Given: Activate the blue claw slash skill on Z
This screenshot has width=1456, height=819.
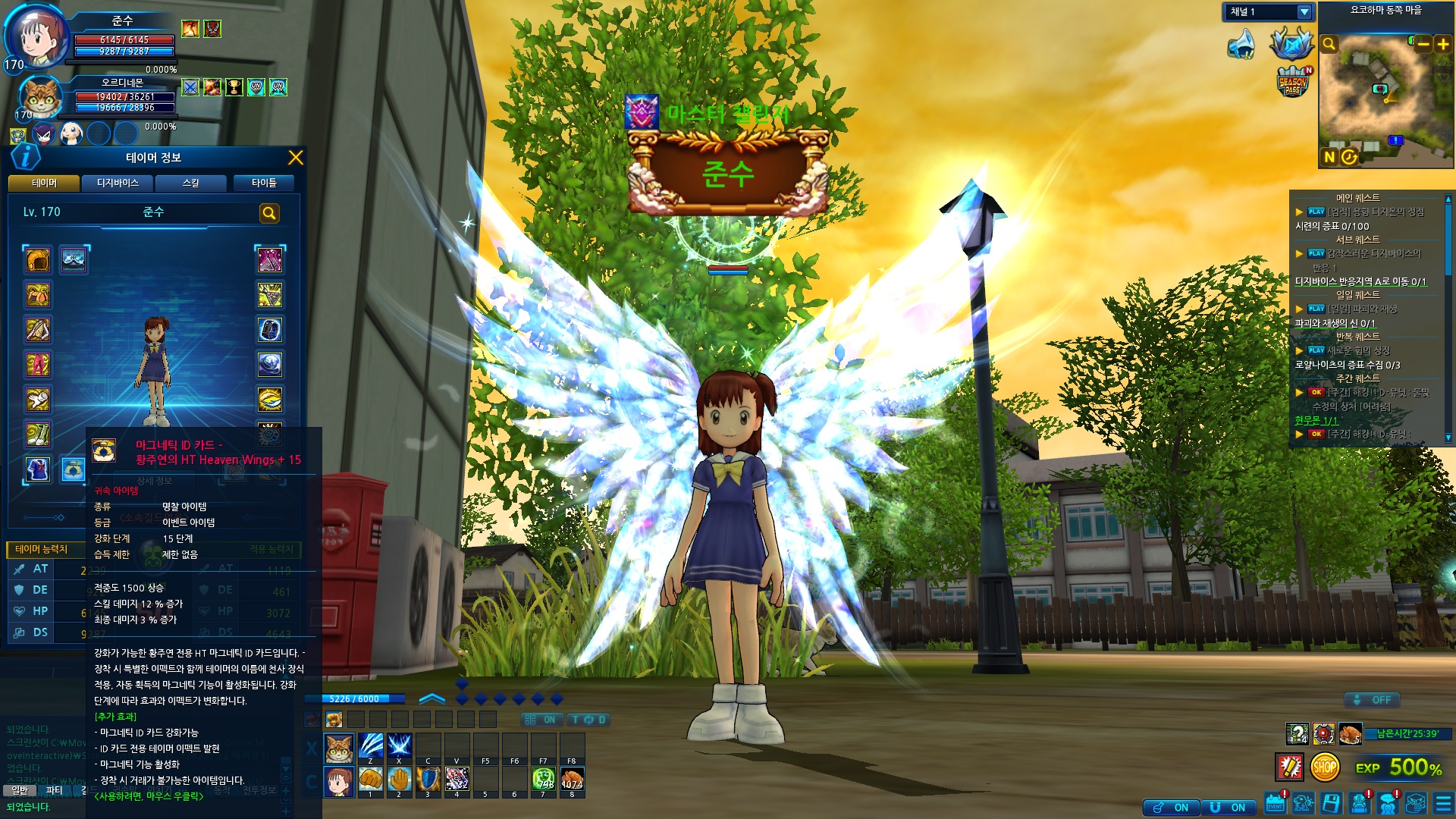Looking at the screenshot, I should pos(370,745).
